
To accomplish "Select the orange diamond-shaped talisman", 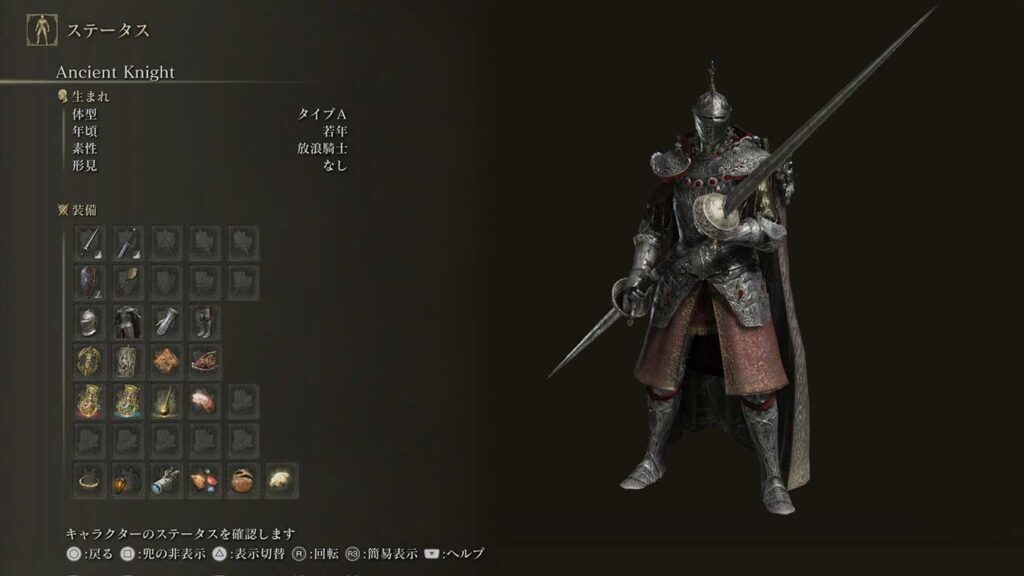I will click(x=166, y=360).
